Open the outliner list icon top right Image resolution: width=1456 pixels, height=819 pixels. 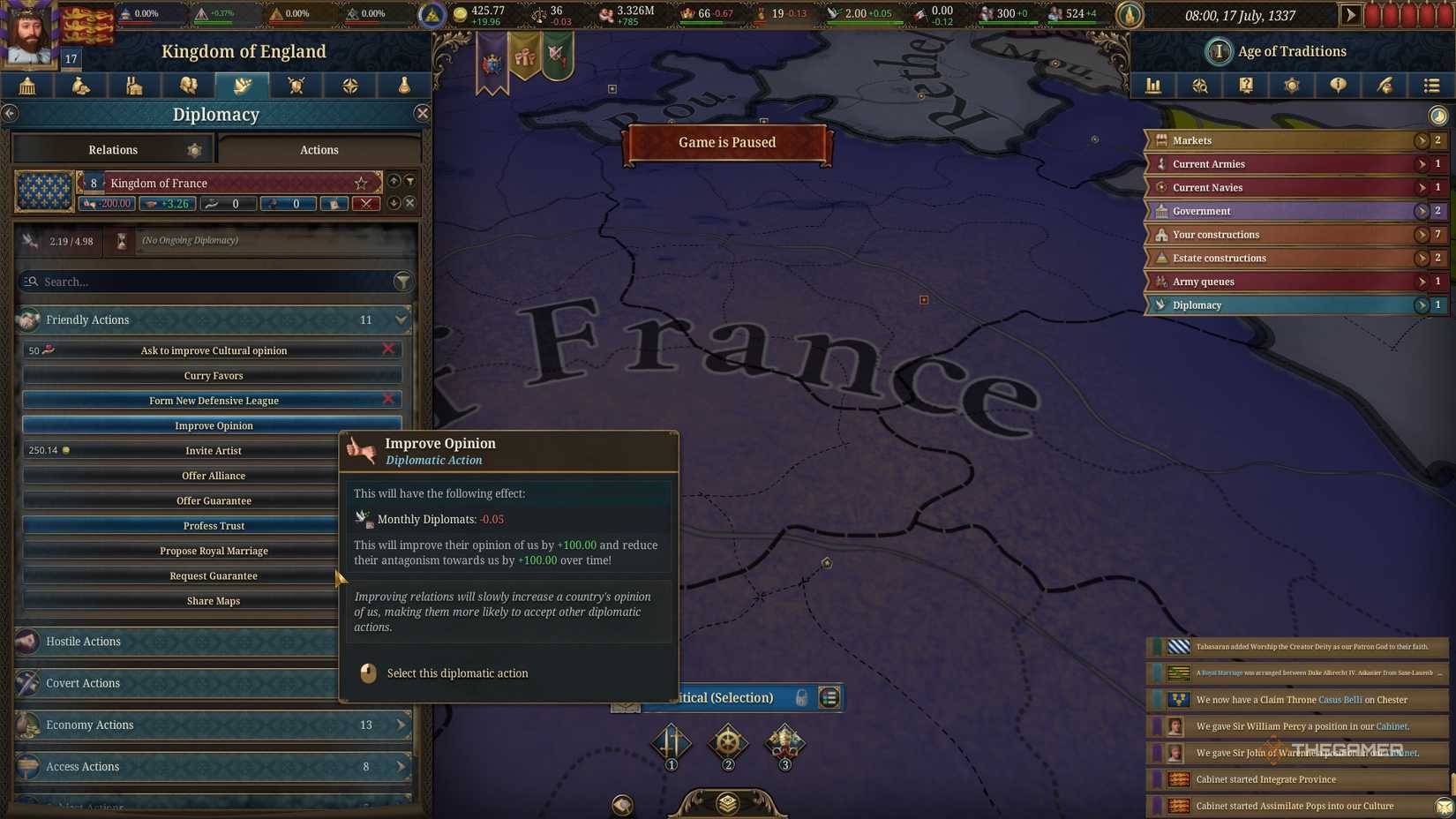pos(1431,86)
